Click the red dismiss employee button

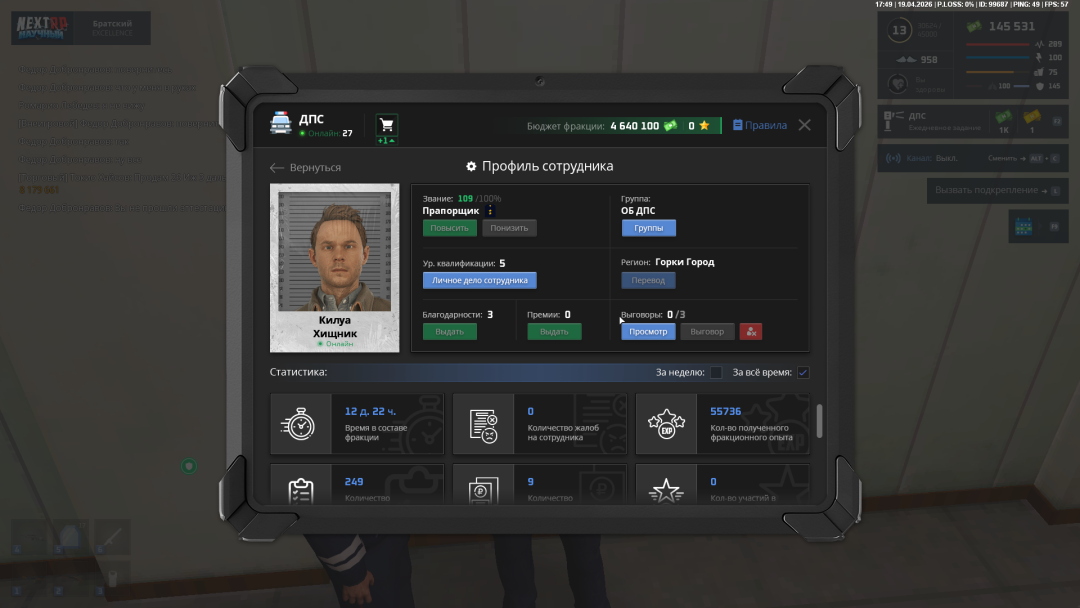pos(751,331)
